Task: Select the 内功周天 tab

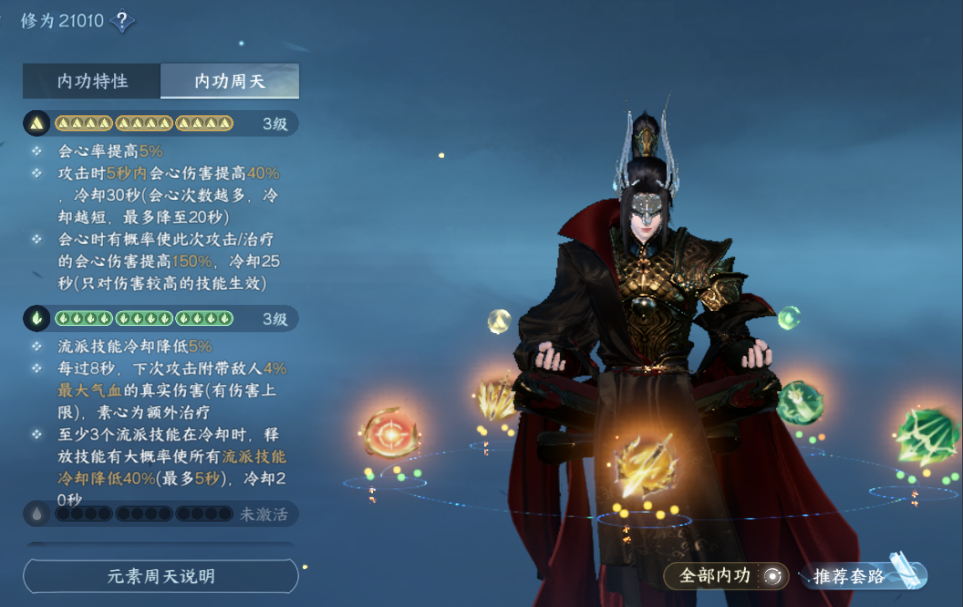Action: tap(229, 81)
